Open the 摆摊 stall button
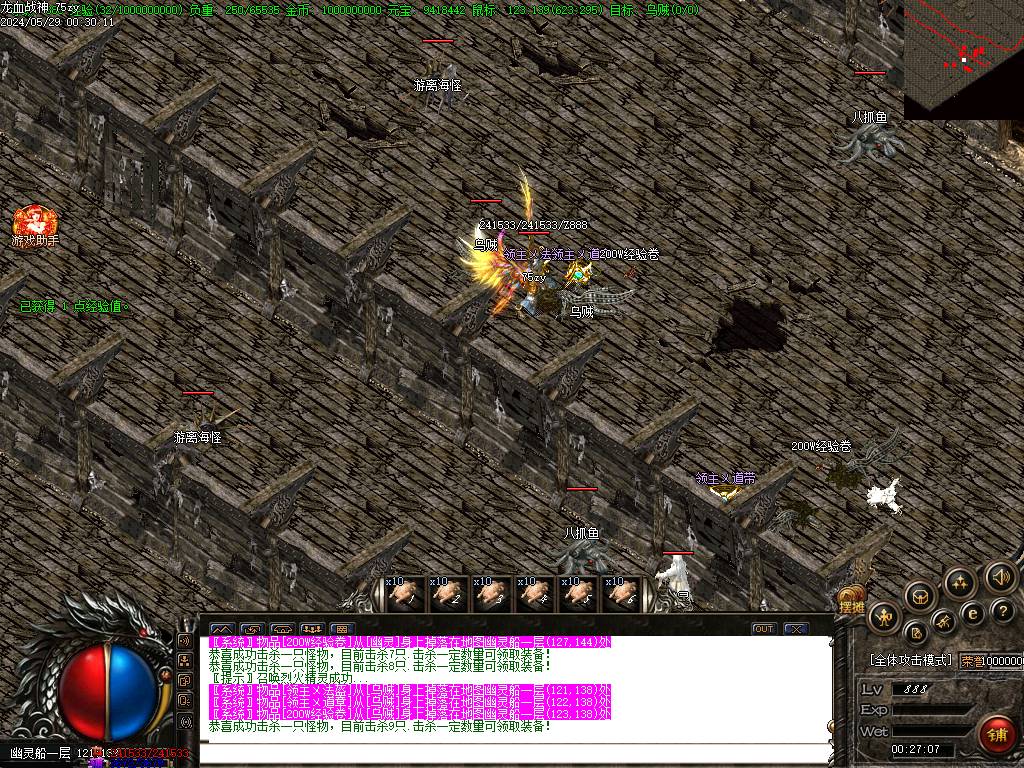This screenshot has height=768, width=1024. click(x=851, y=605)
